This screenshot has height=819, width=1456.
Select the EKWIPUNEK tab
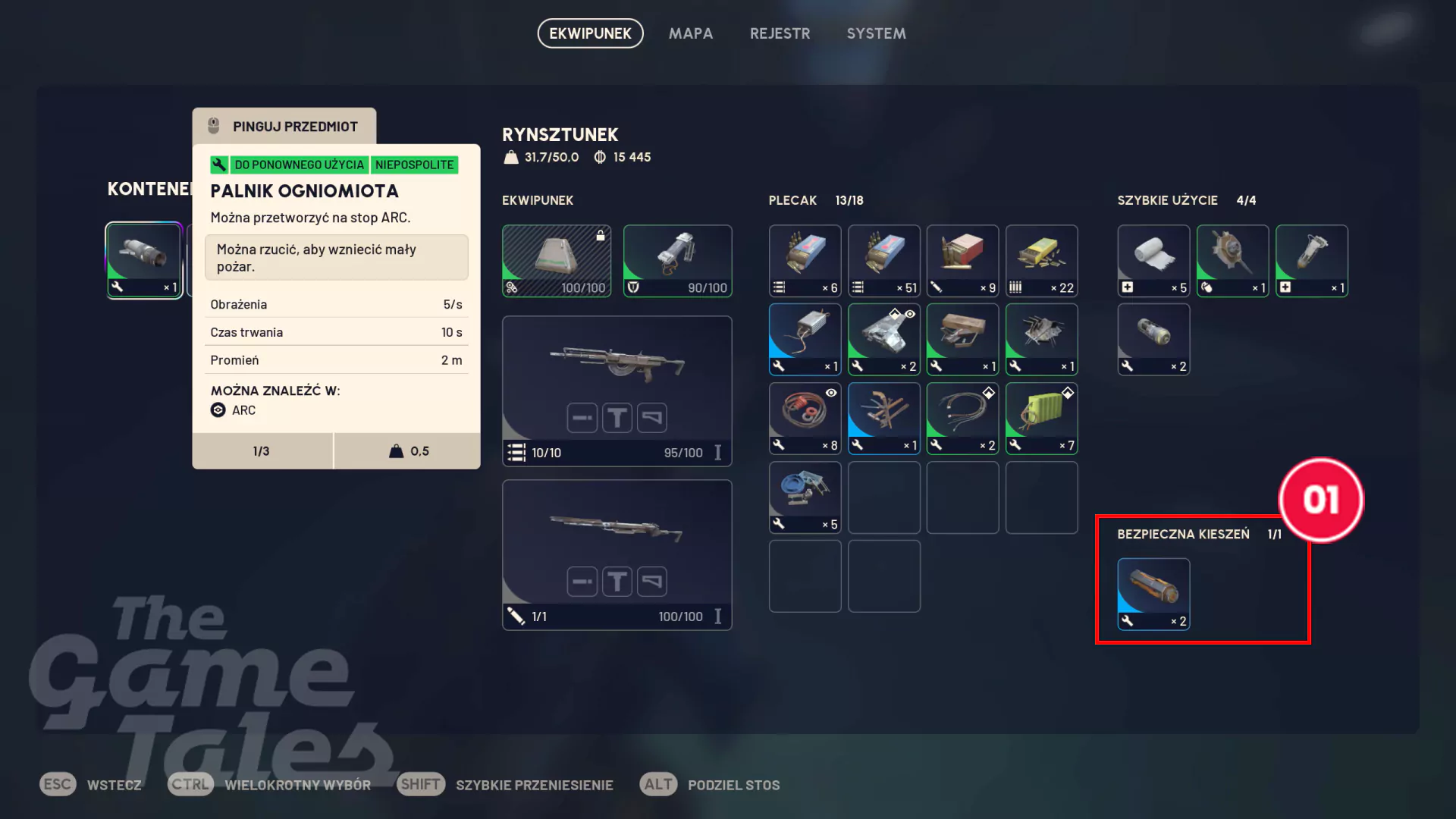590,33
